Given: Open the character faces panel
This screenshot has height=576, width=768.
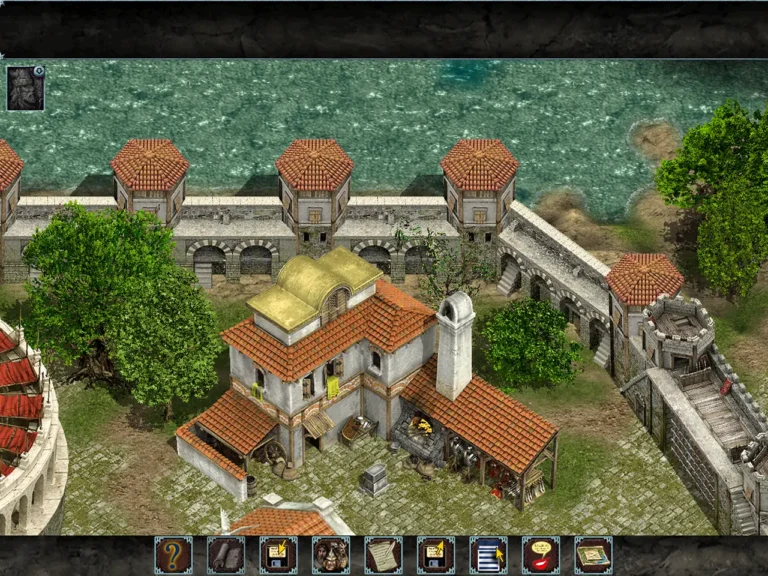Looking at the screenshot, I should click(x=331, y=555).
